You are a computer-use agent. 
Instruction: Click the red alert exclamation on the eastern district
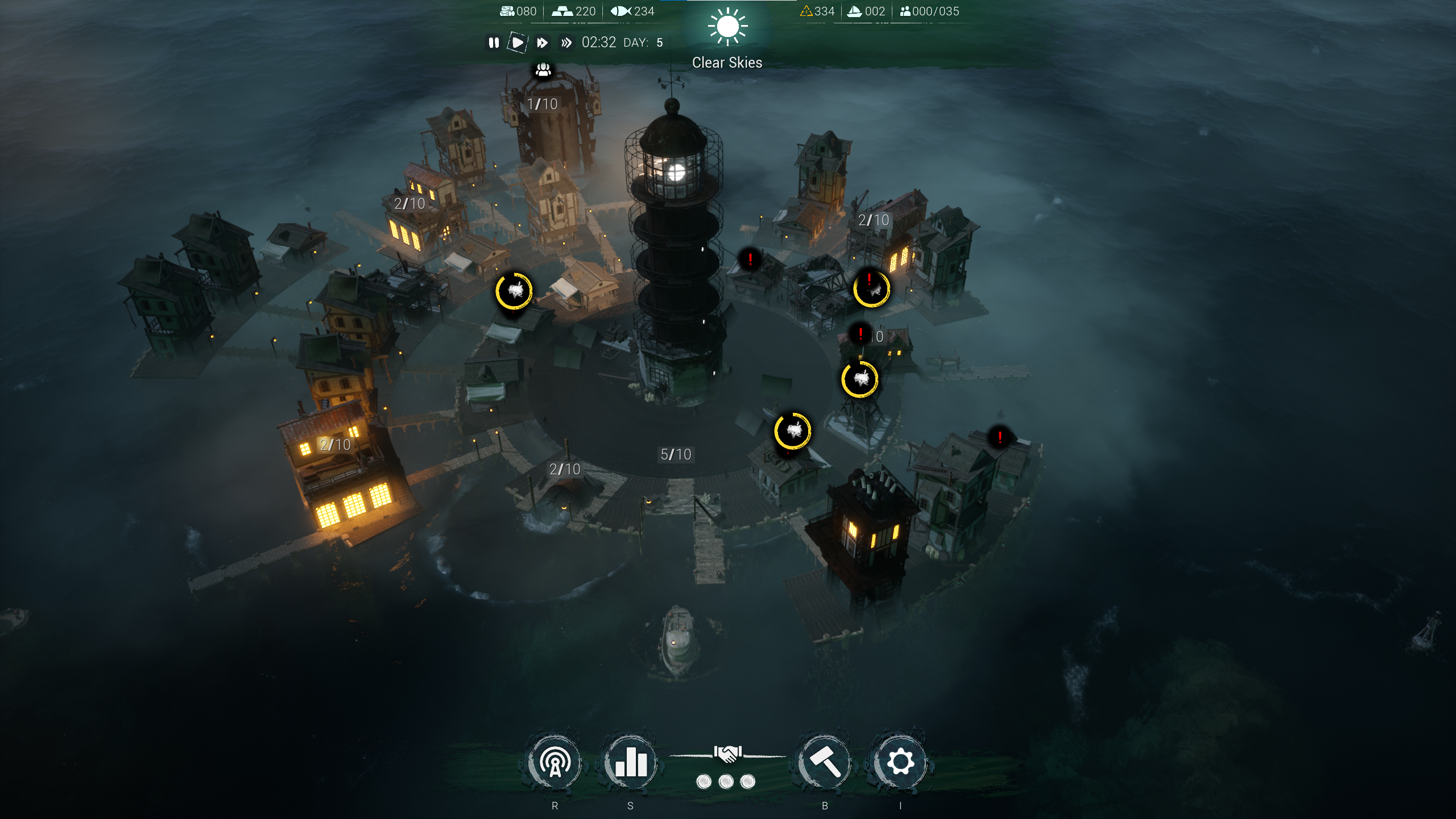(999, 437)
